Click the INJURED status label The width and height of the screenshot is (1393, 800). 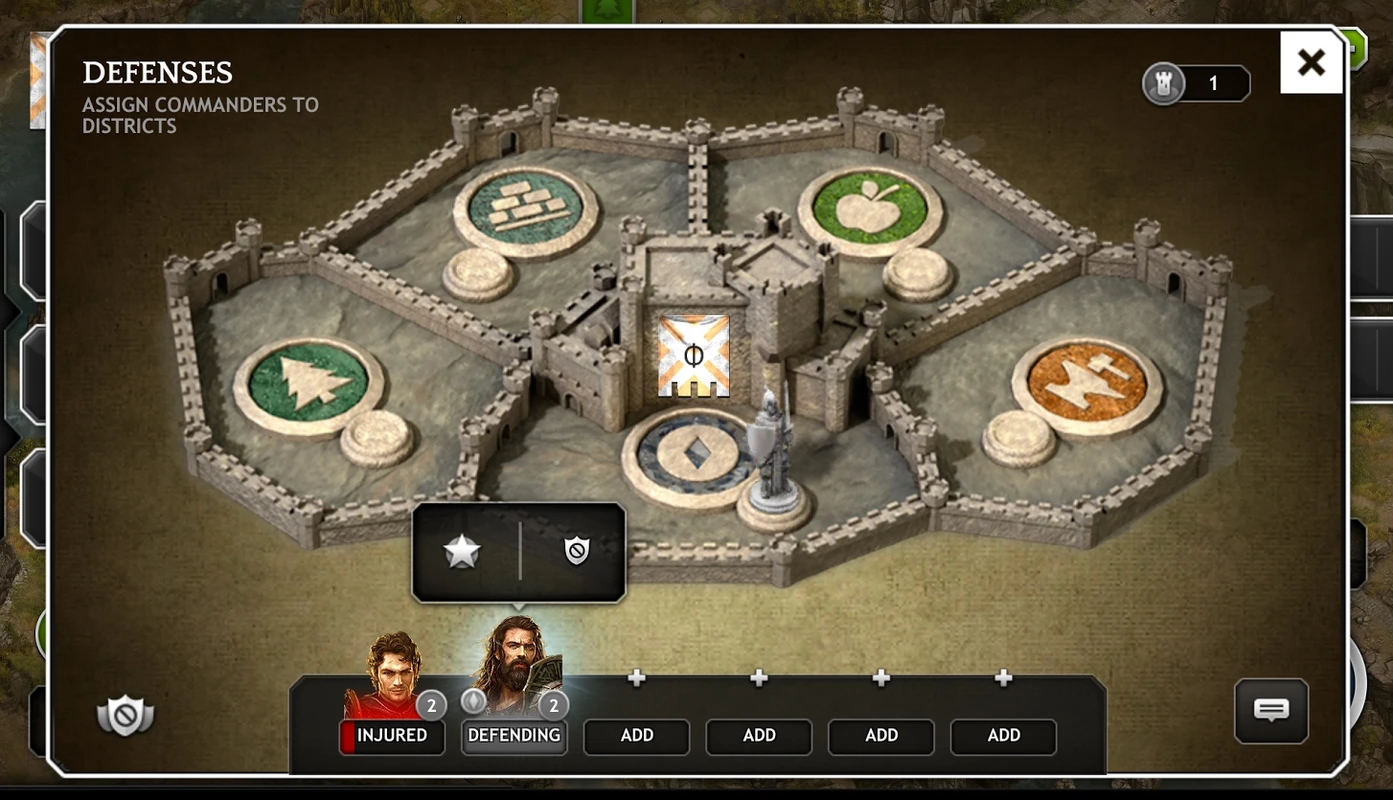tap(392, 736)
